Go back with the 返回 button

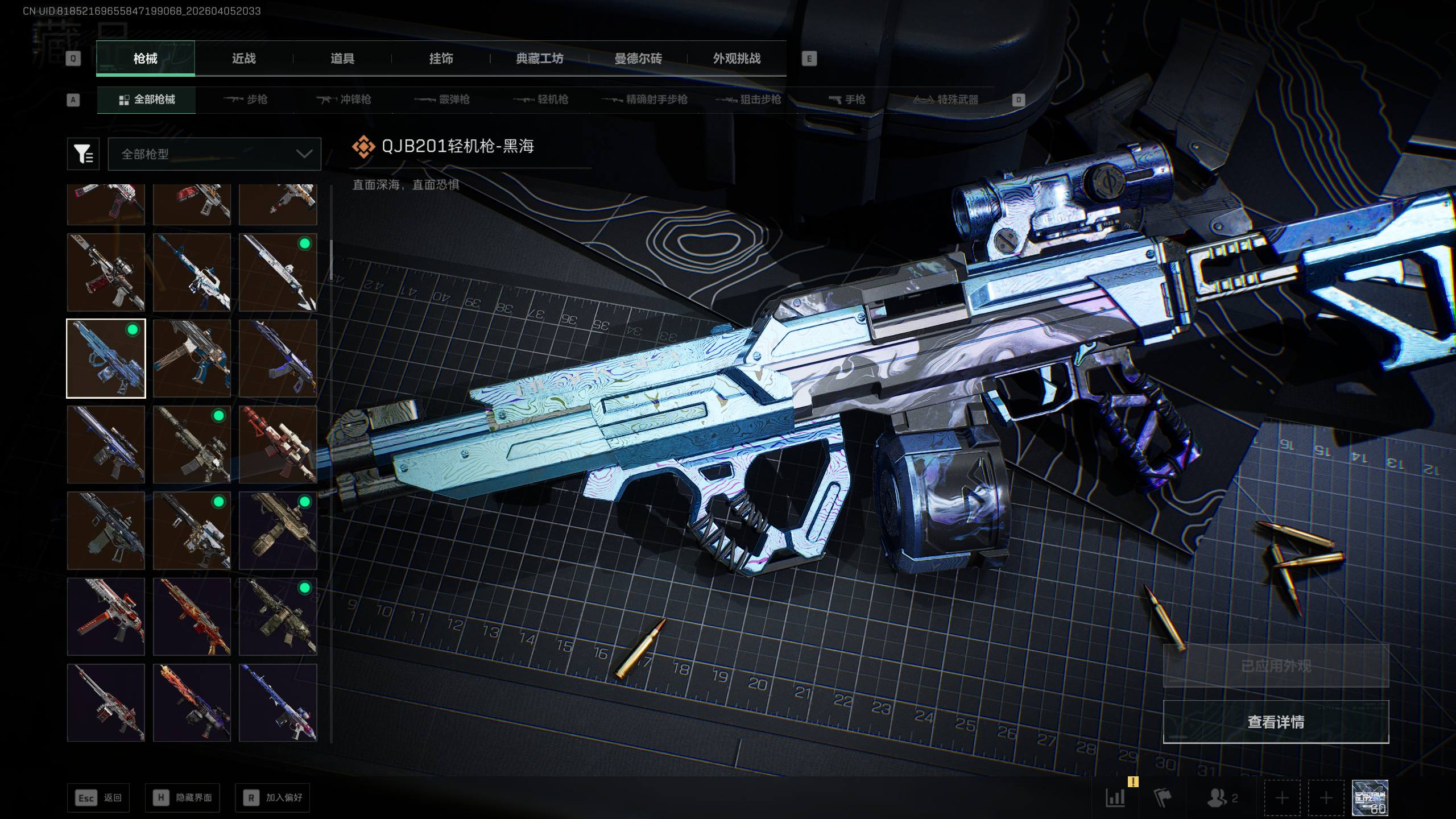(98, 798)
